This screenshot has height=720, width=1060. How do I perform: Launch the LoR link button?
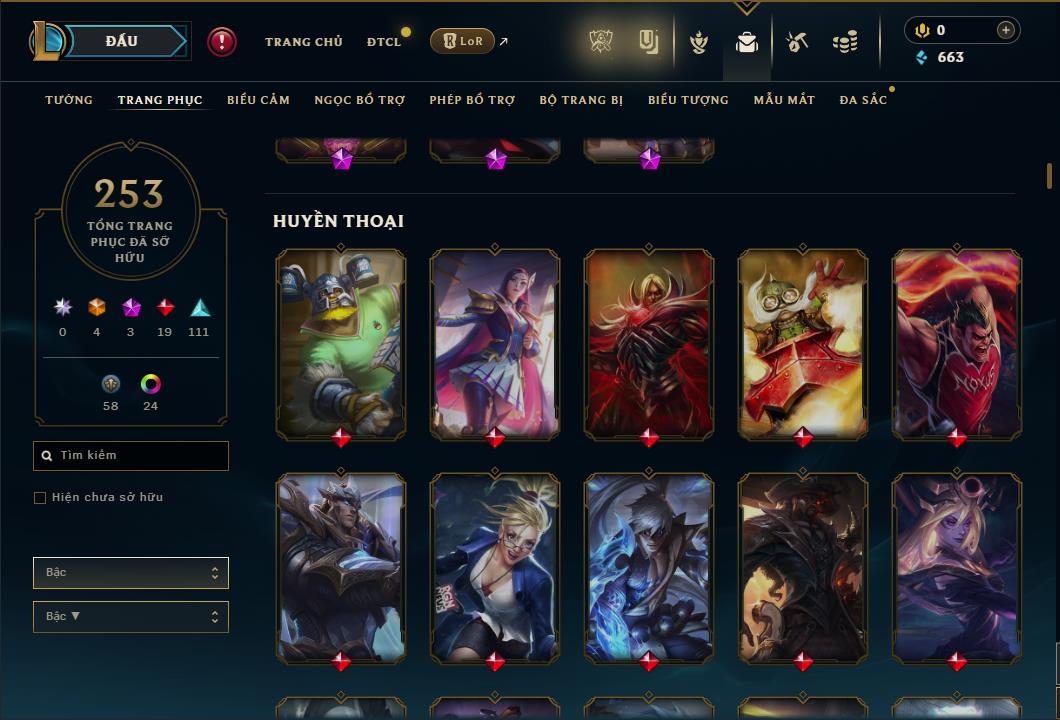point(462,42)
